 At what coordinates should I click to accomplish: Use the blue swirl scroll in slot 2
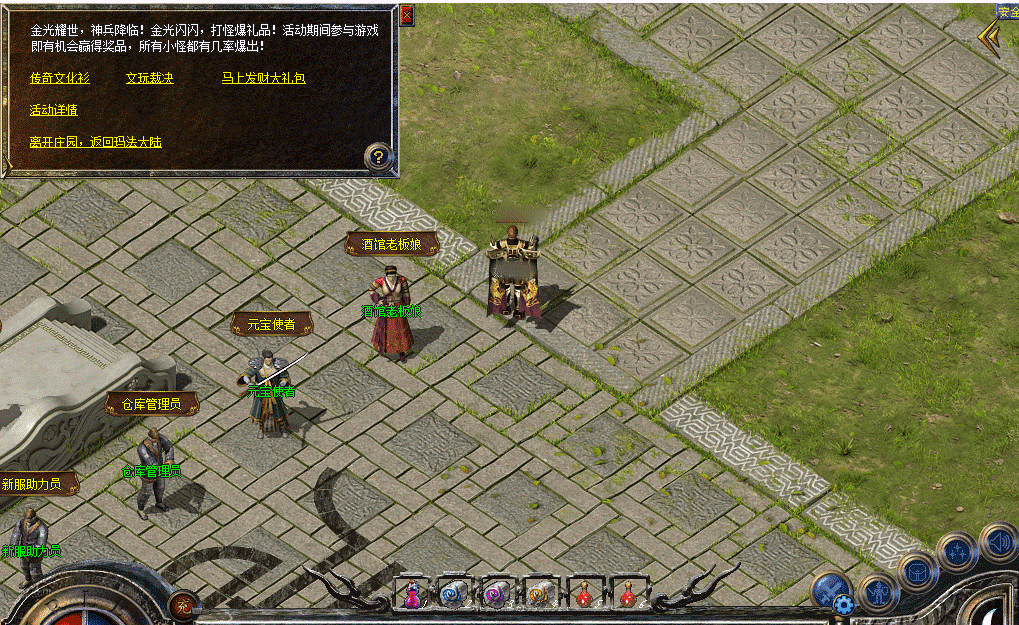click(453, 594)
